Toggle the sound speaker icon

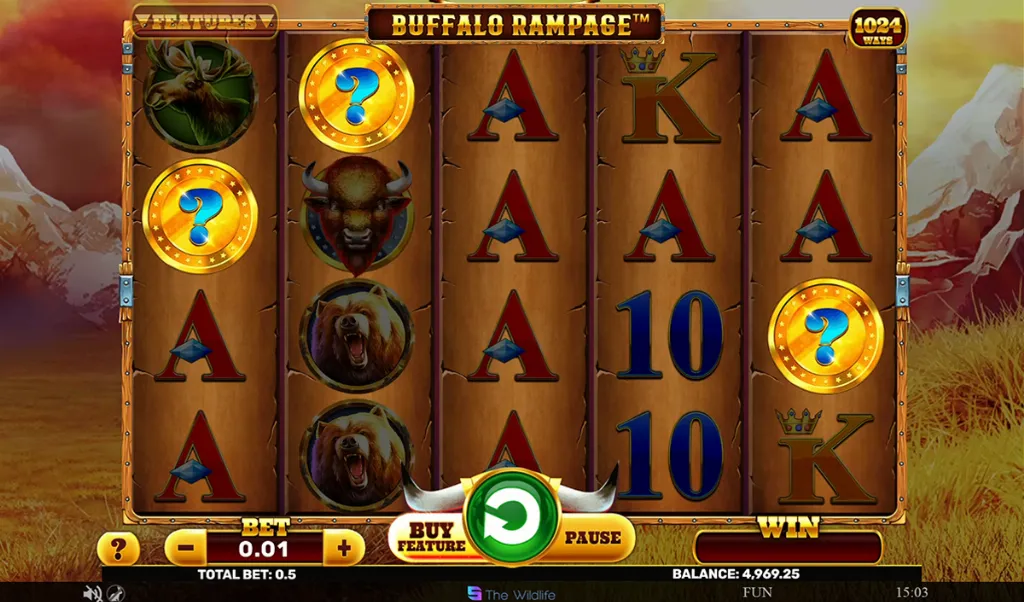93,593
